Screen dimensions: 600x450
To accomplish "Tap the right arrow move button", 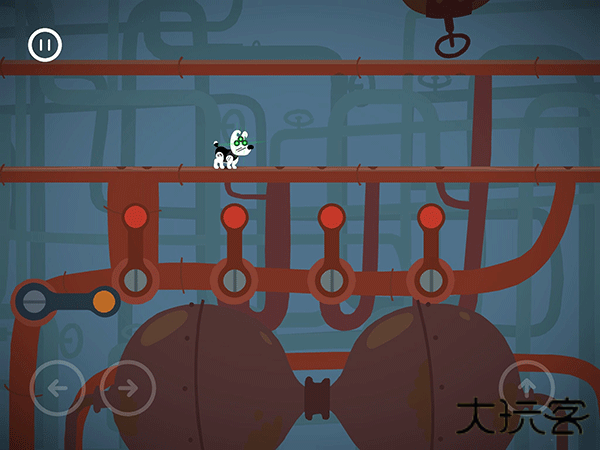I will point(127,387).
